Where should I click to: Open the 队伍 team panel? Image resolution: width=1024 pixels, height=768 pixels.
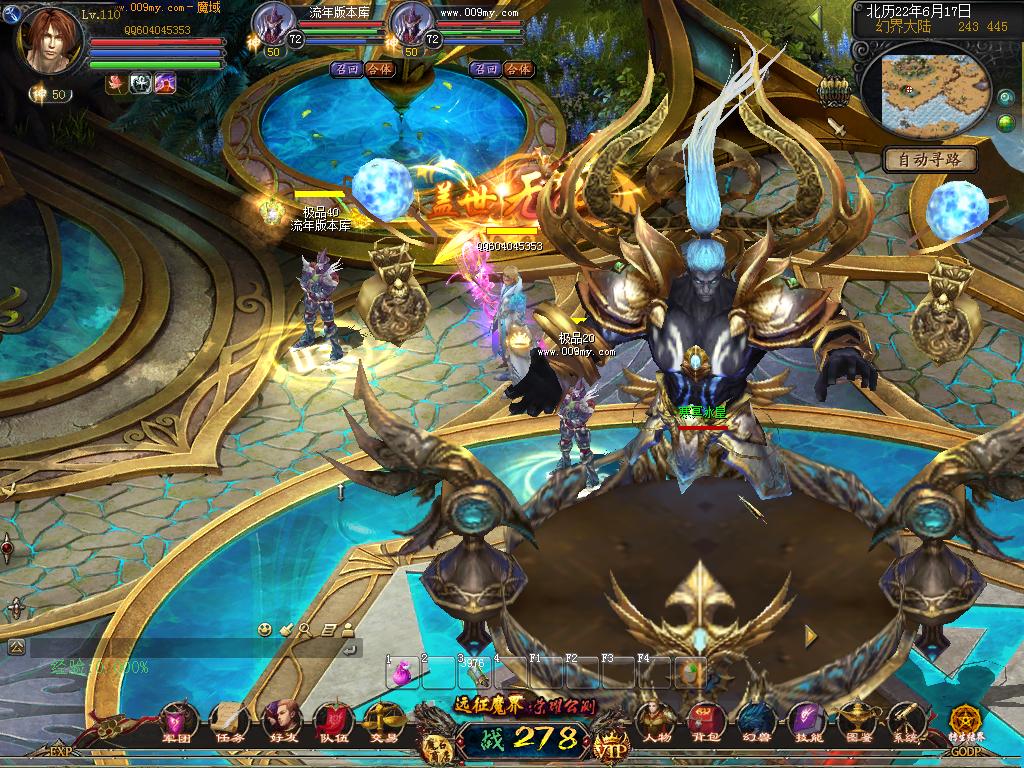(332, 720)
